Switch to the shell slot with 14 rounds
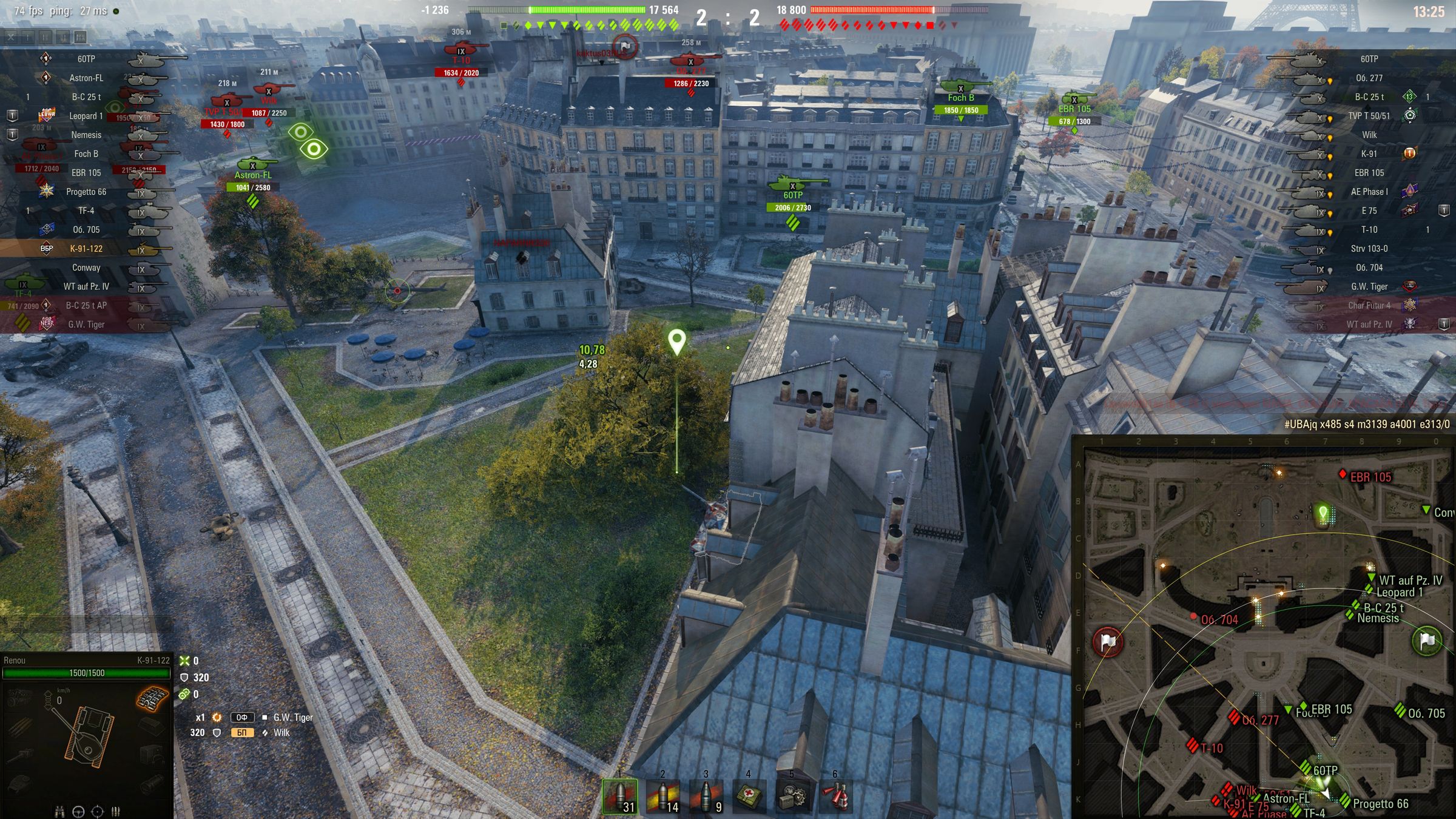Screen dimensions: 1456x819 (662, 795)
